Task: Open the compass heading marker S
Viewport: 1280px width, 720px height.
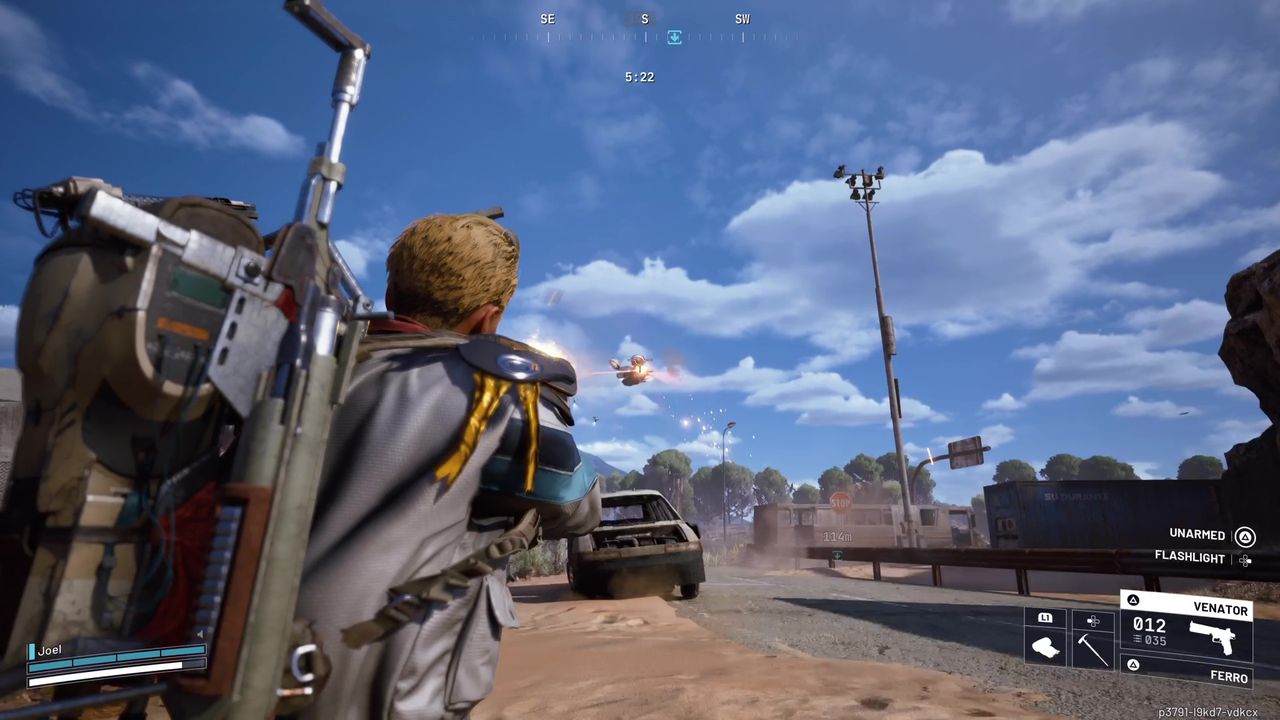Action: [x=644, y=19]
